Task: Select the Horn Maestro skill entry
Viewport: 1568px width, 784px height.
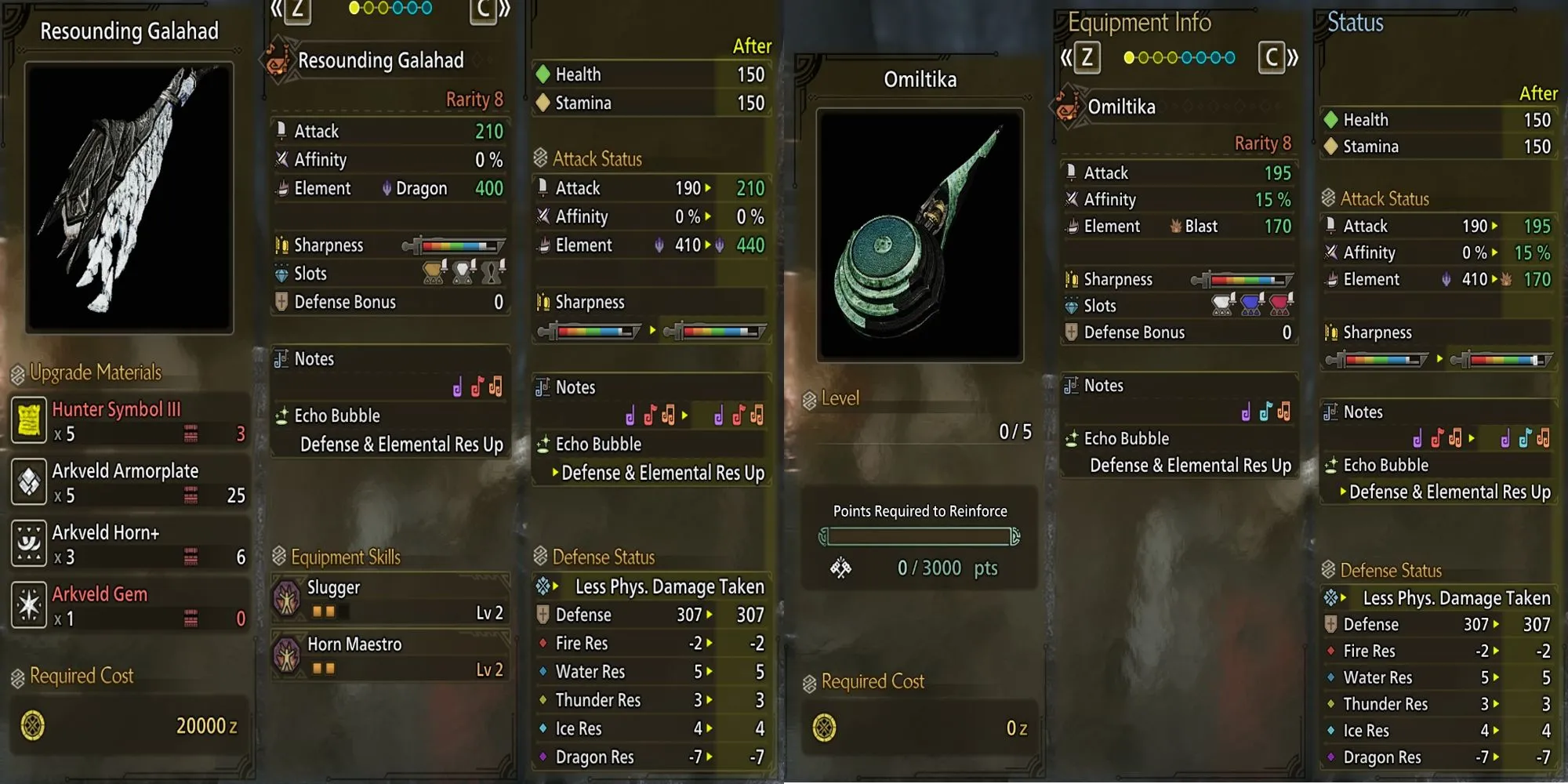Action: pos(390,656)
